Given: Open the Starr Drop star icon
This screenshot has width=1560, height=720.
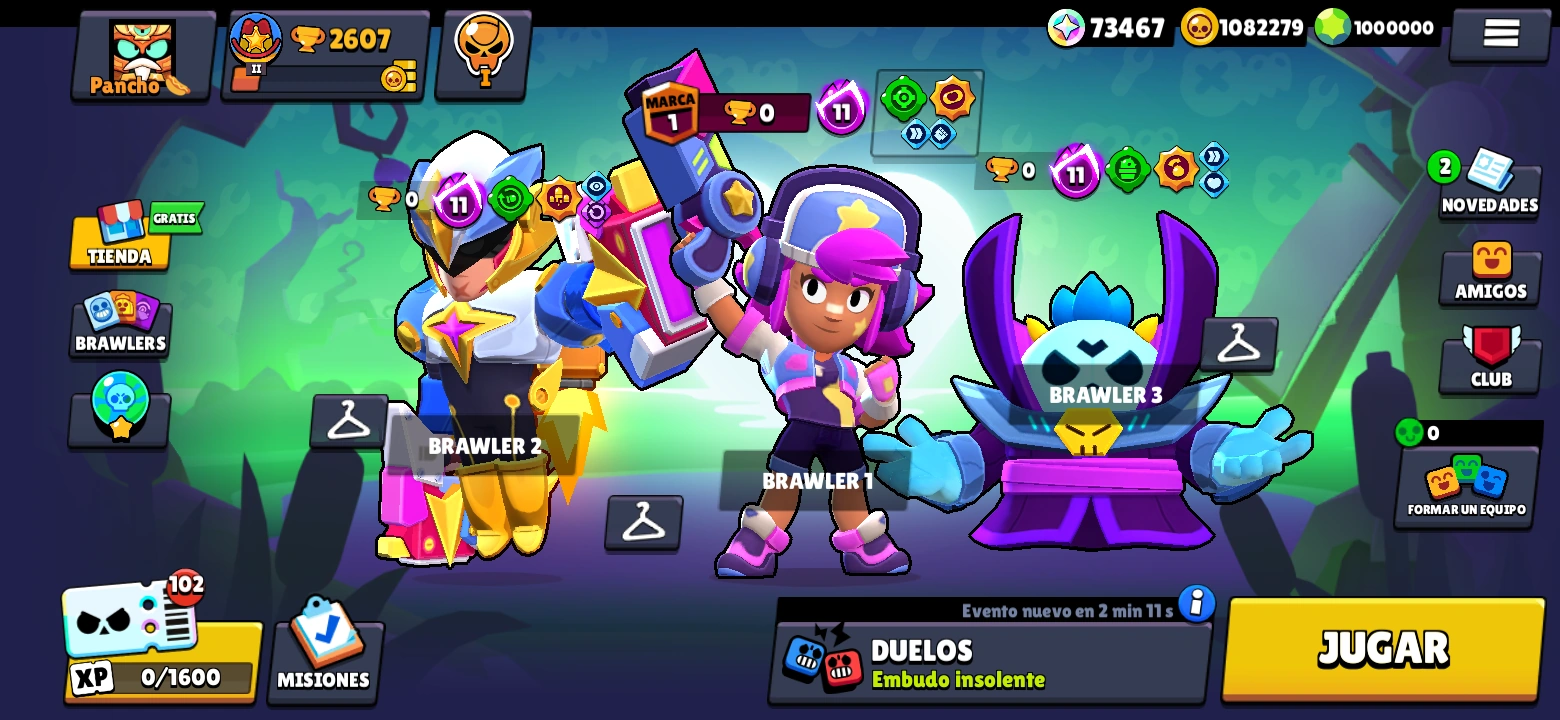Looking at the screenshot, I should point(119,405).
